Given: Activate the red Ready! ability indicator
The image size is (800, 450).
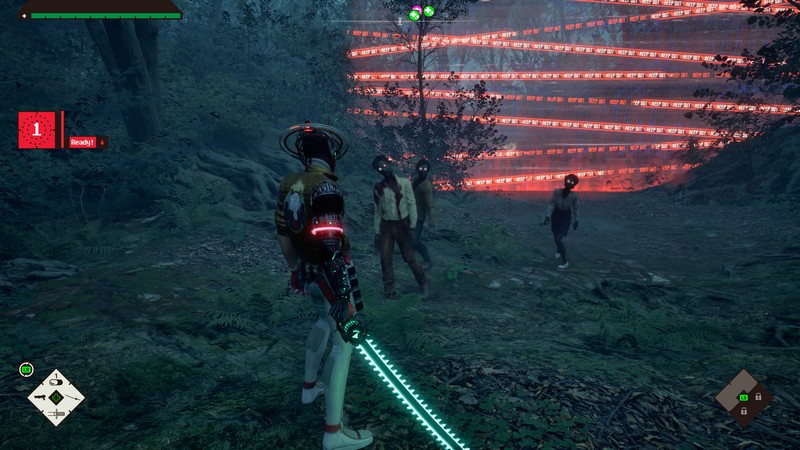Looking at the screenshot, I should pos(82,142).
